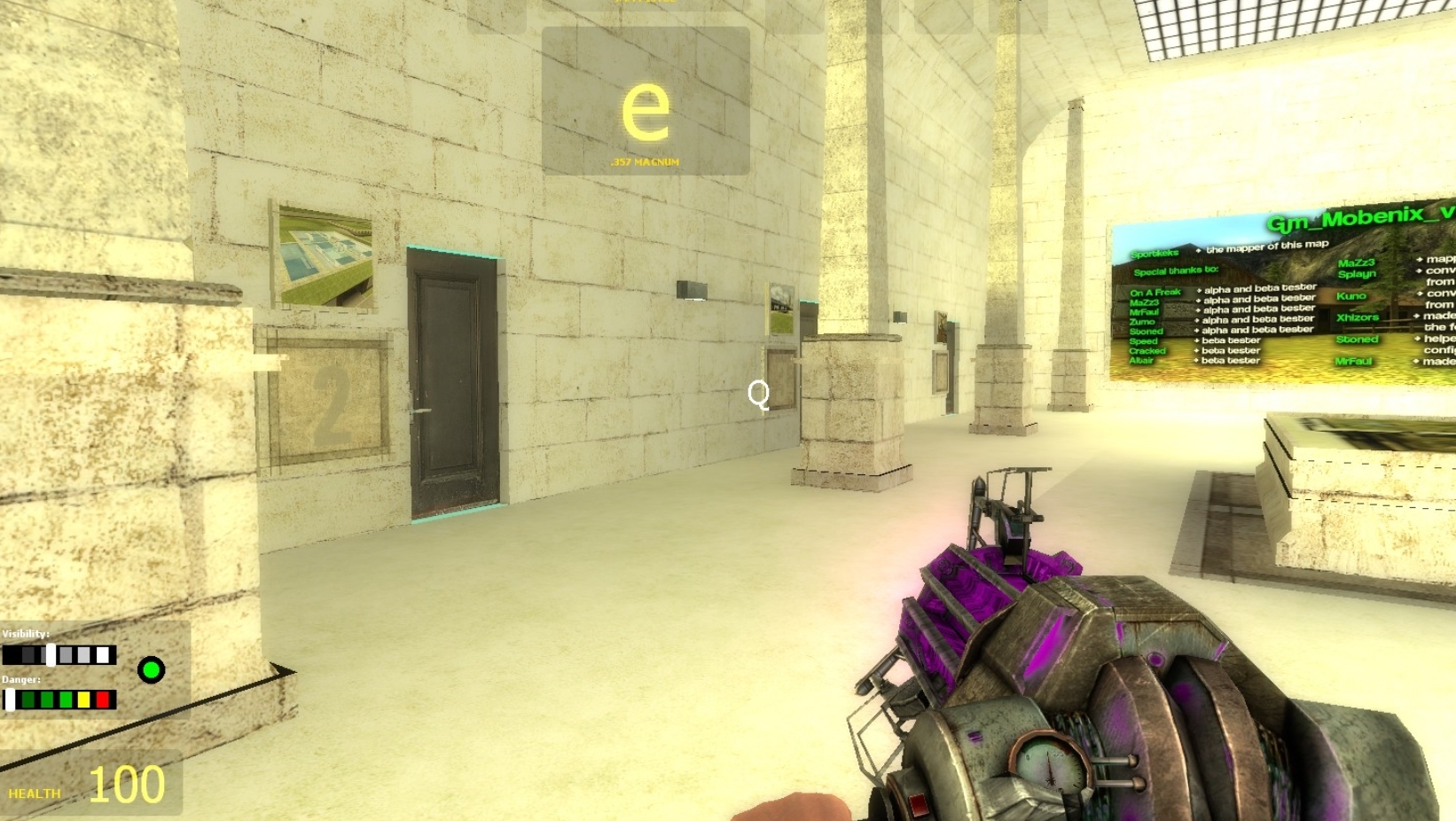1456x821 pixels.
Task: Toggle the white Danger meter segment
Action: pyautogui.click(x=11, y=700)
